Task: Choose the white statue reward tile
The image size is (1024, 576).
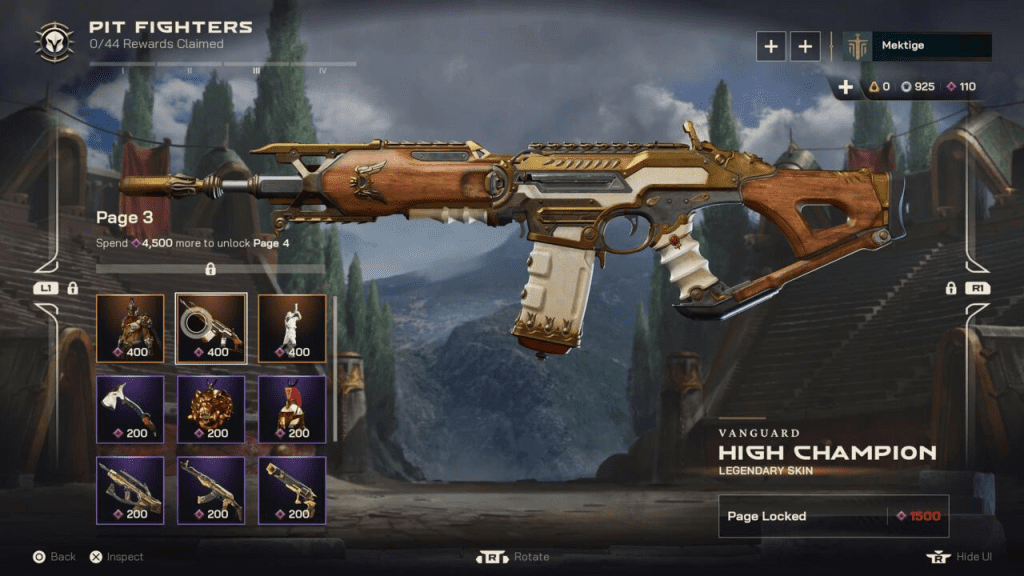Action: click(x=292, y=327)
